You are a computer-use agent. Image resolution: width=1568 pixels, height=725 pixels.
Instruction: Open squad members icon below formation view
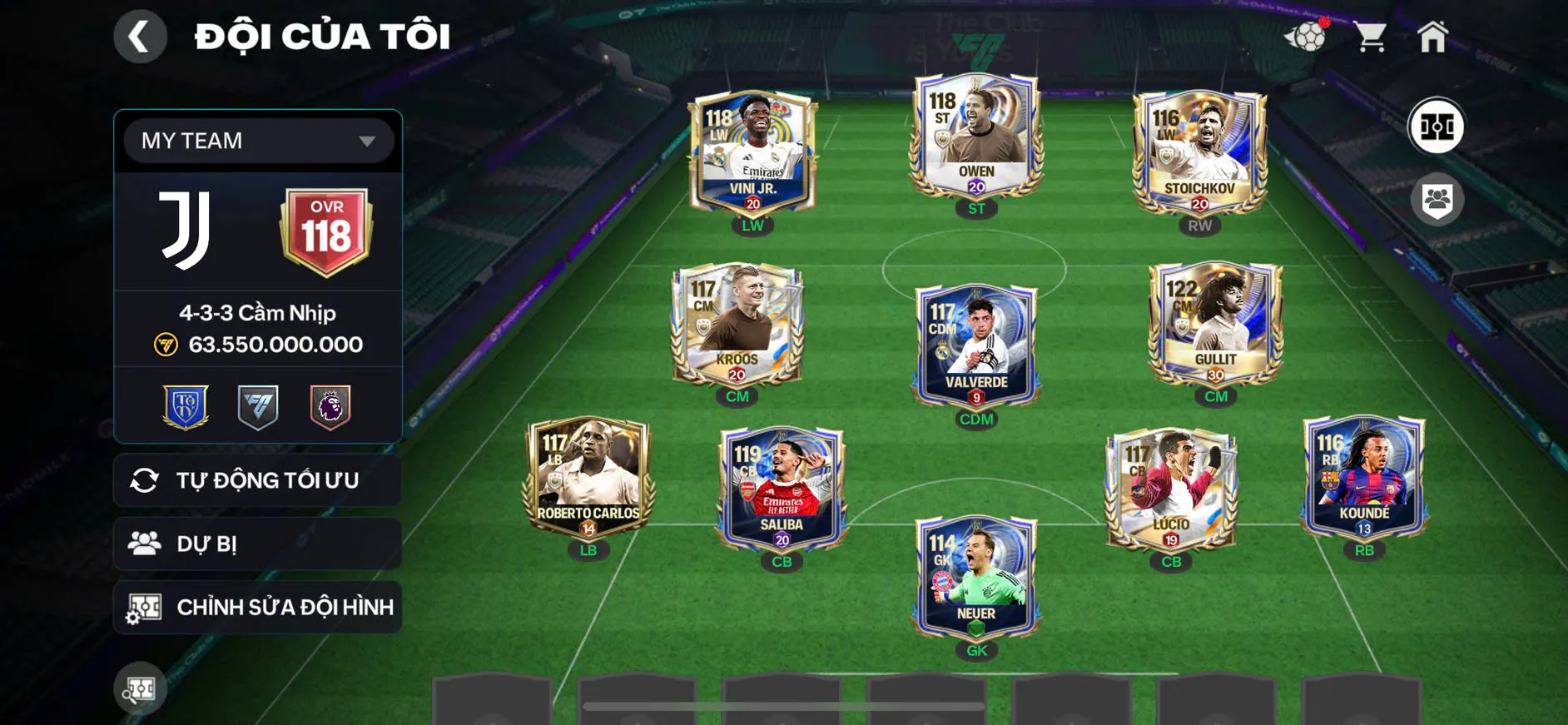coord(1437,197)
